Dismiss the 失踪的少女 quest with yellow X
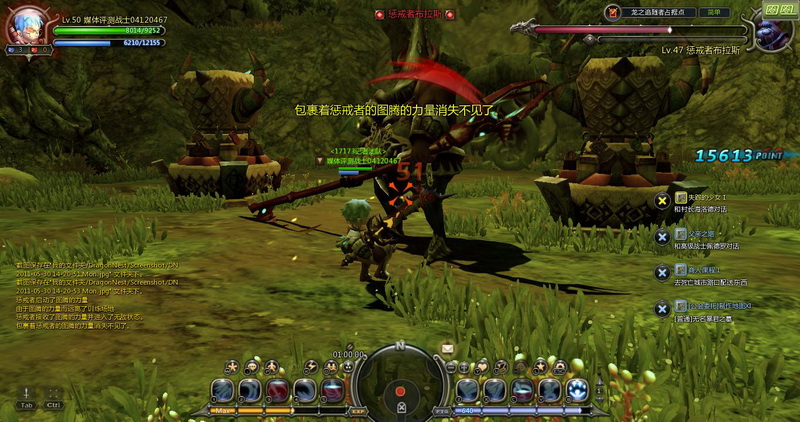 pos(662,201)
